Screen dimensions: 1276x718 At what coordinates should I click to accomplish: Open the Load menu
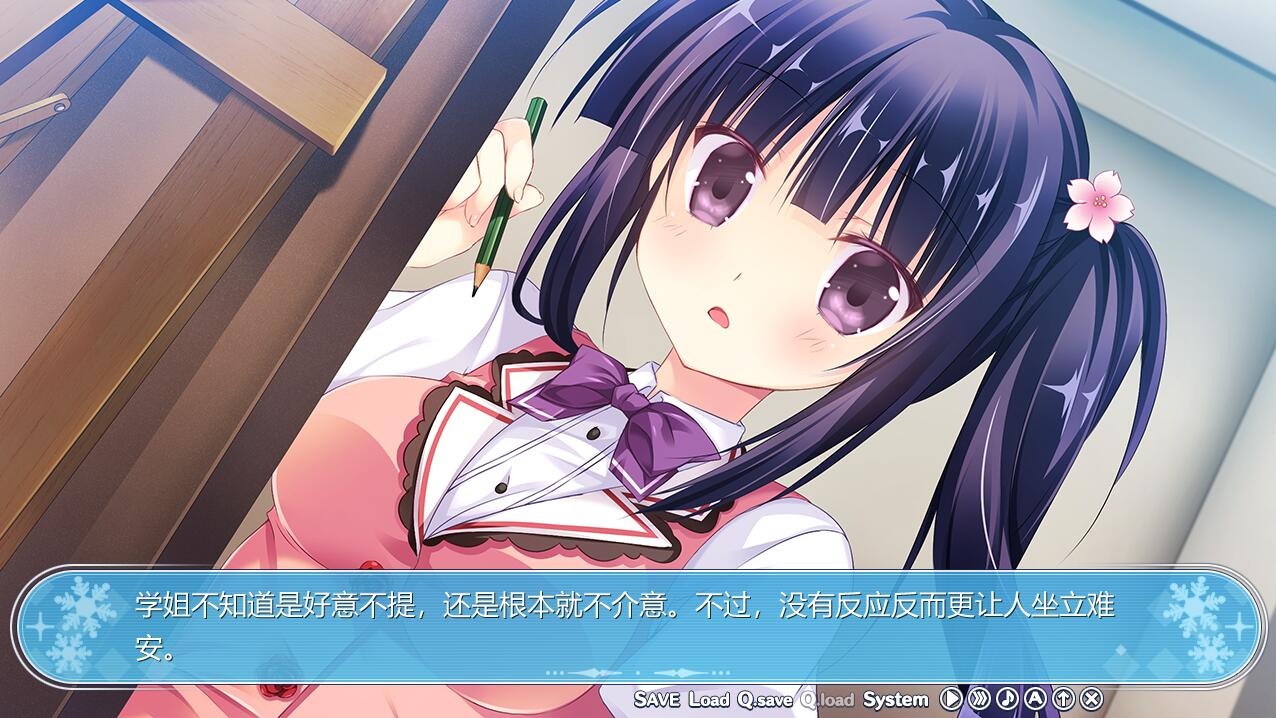click(709, 699)
